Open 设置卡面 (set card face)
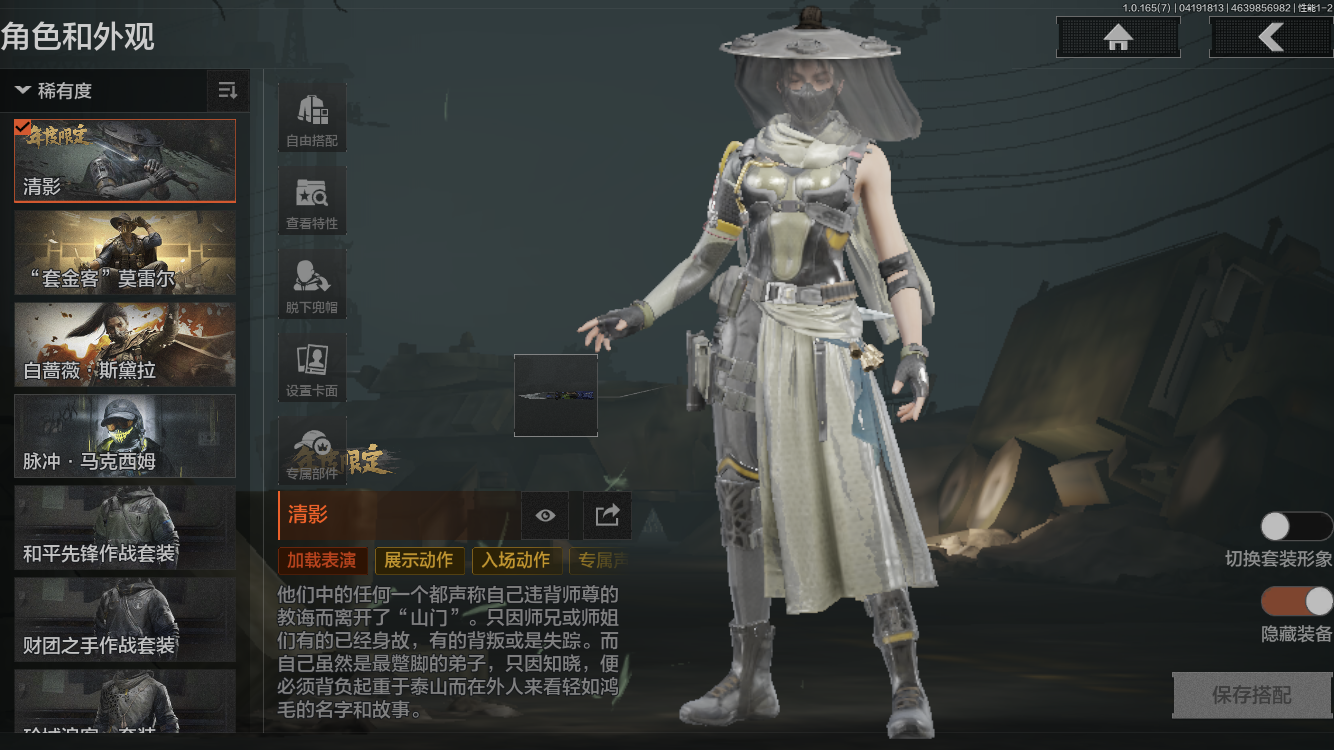 [x=311, y=366]
